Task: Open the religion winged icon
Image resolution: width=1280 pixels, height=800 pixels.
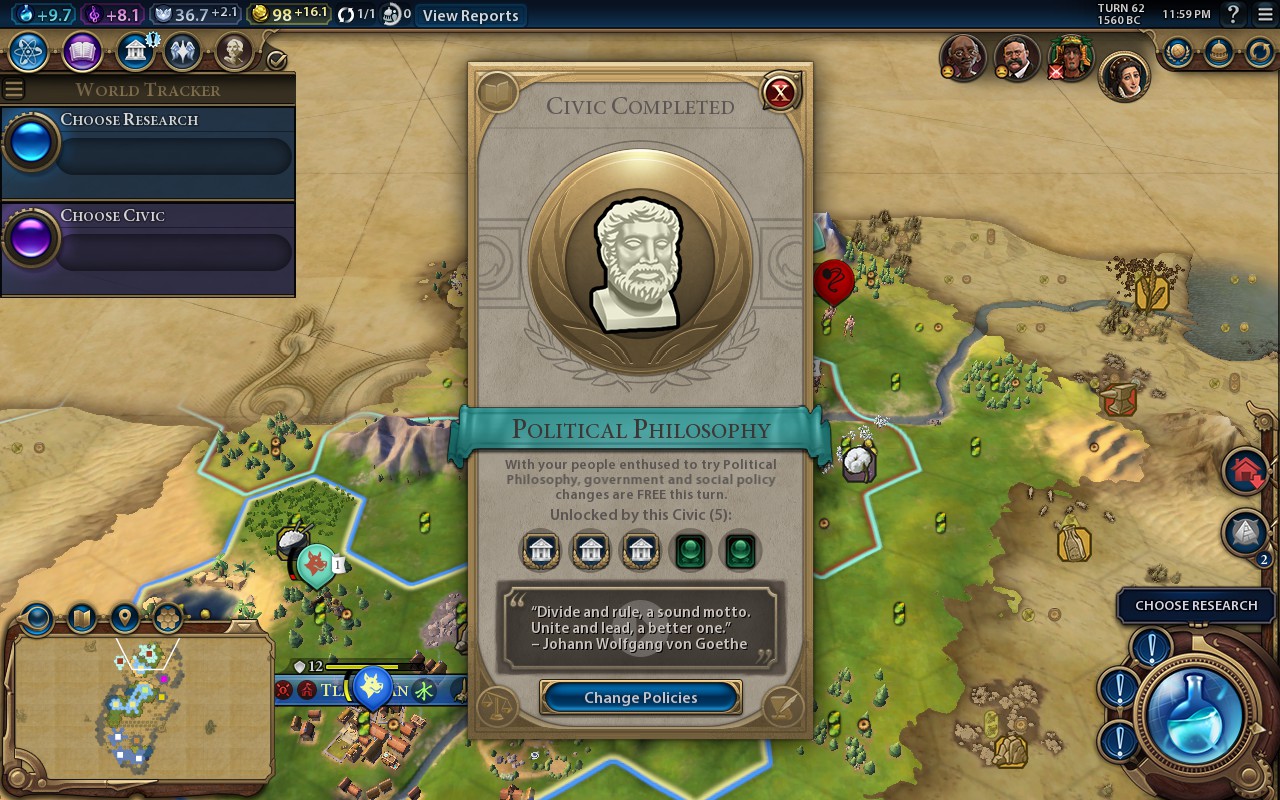Action: [x=183, y=51]
